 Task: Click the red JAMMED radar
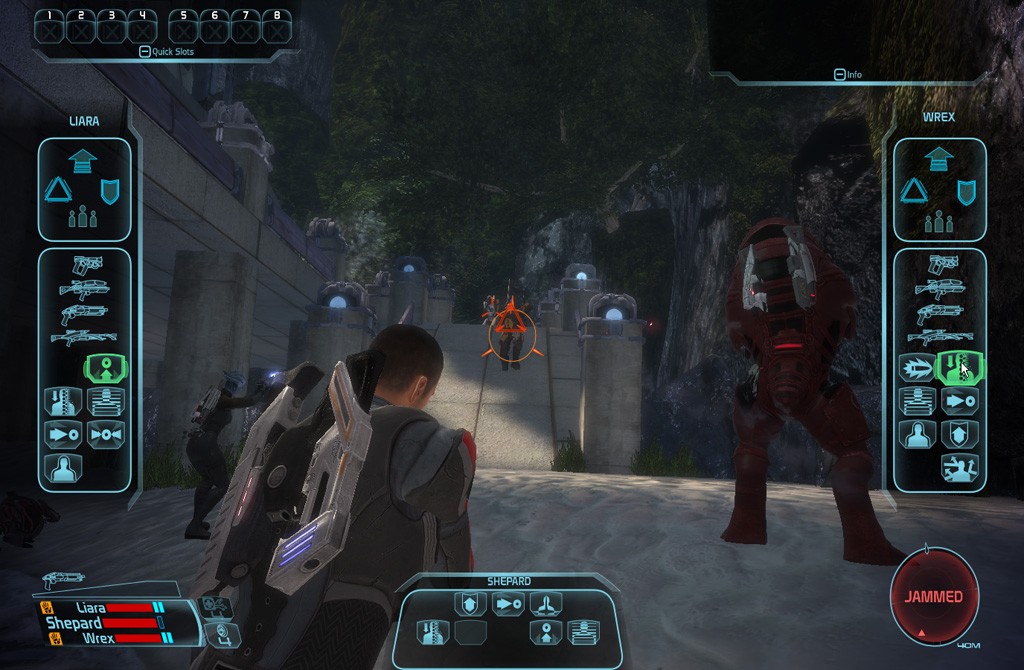pos(934,597)
